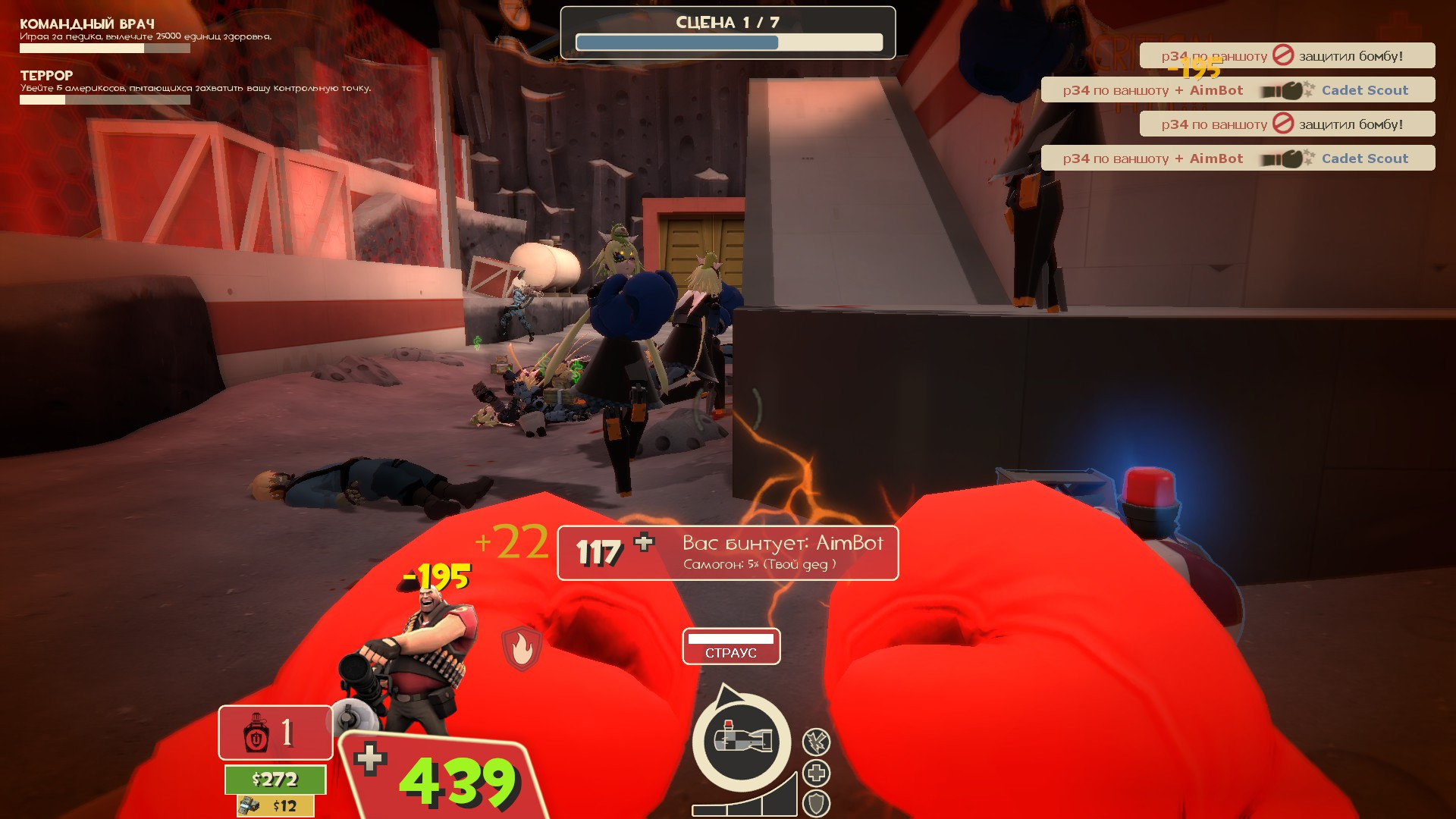
Task: Select the Übercharge canteen icon
Action: point(256,733)
